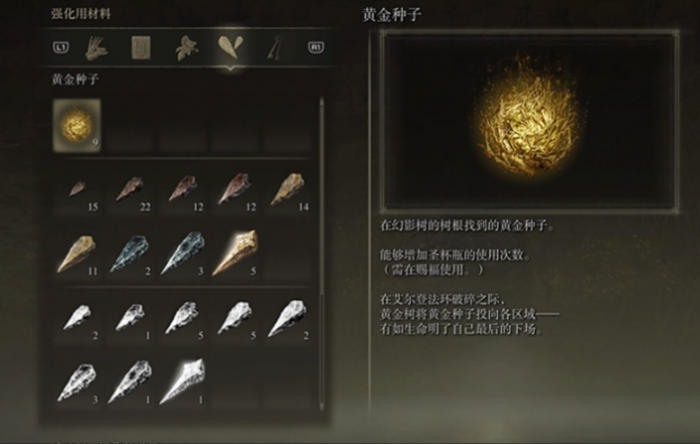Select the dark smithing stone stack of 3
The width and height of the screenshot is (700, 444).
click(183, 252)
